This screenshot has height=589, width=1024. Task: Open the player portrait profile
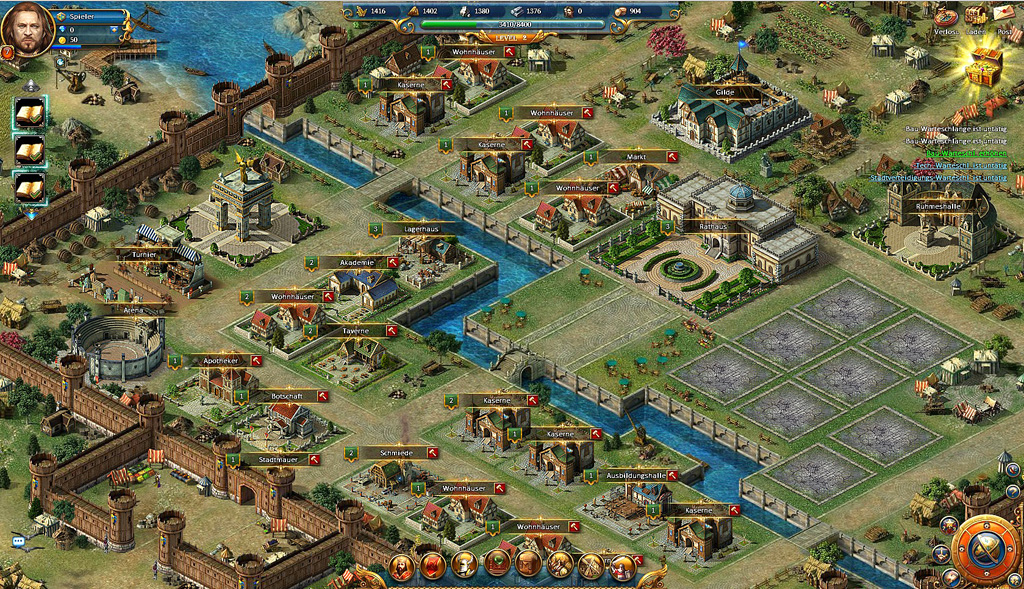tap(27, 31)
